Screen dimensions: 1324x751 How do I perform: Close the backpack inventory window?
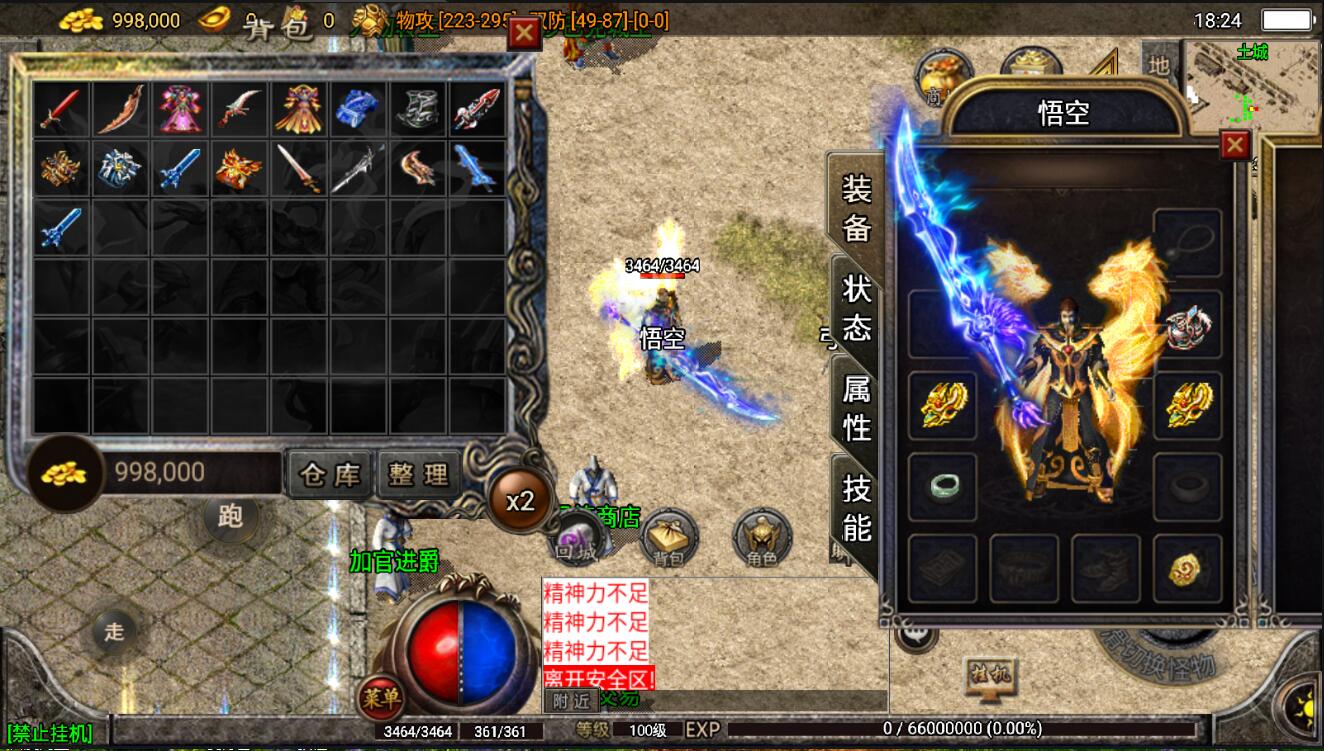point(524,33)
